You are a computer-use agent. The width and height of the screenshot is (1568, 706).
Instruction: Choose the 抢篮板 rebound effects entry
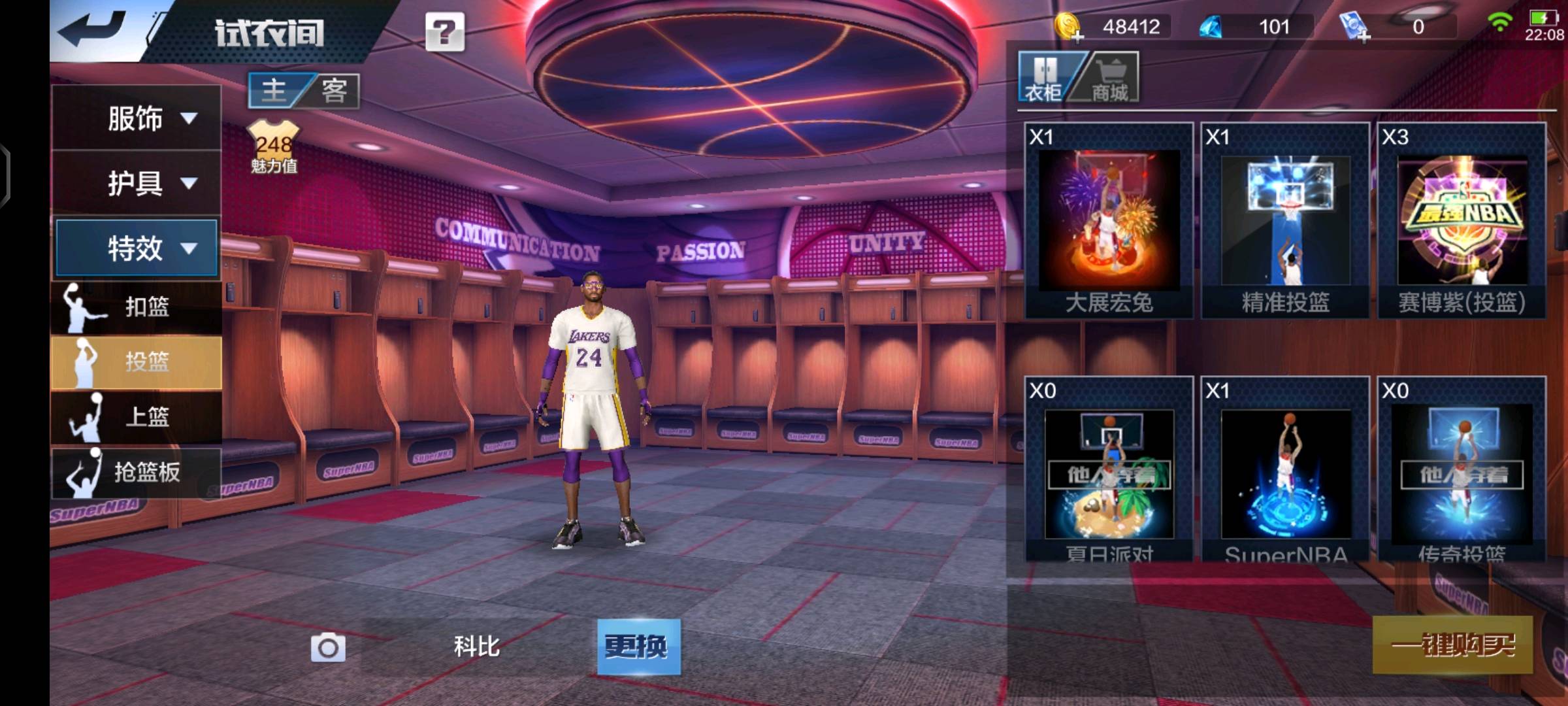tap(136, 471)
